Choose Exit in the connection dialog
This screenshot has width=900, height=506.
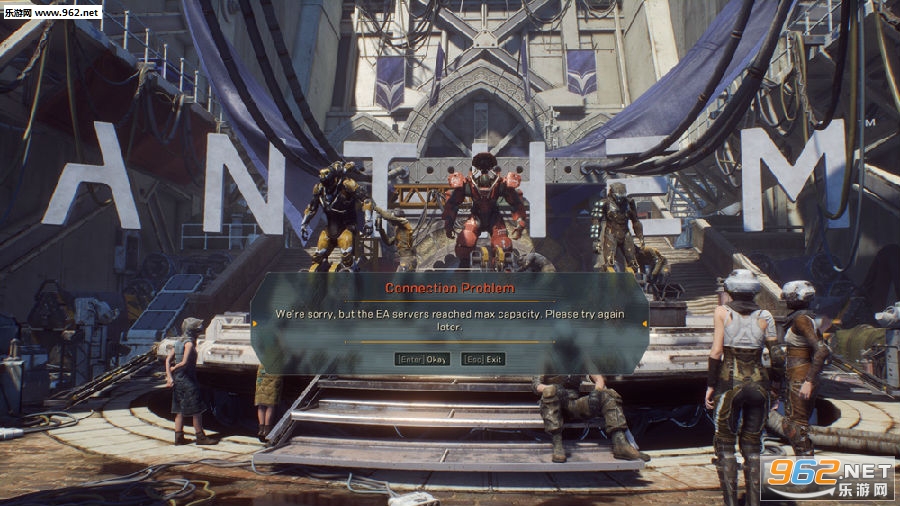(484, 359)
